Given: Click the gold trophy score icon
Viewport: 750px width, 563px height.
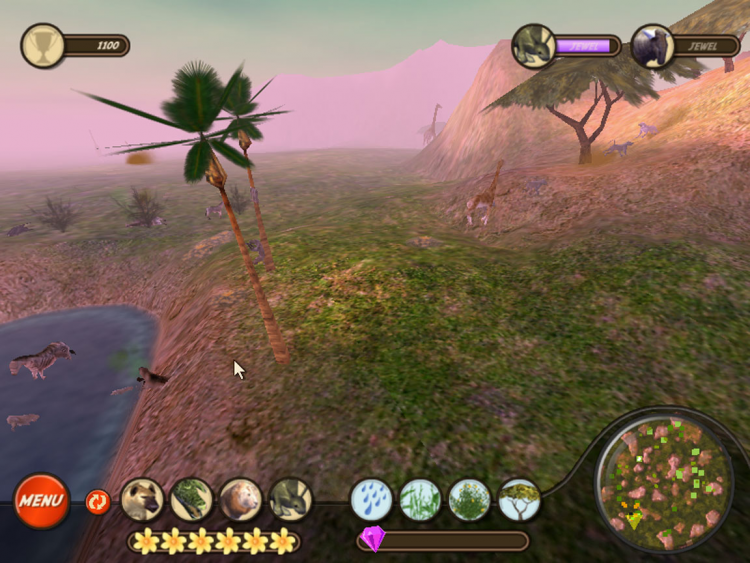Looking at the screenshot, I should (x=43, y=45).
